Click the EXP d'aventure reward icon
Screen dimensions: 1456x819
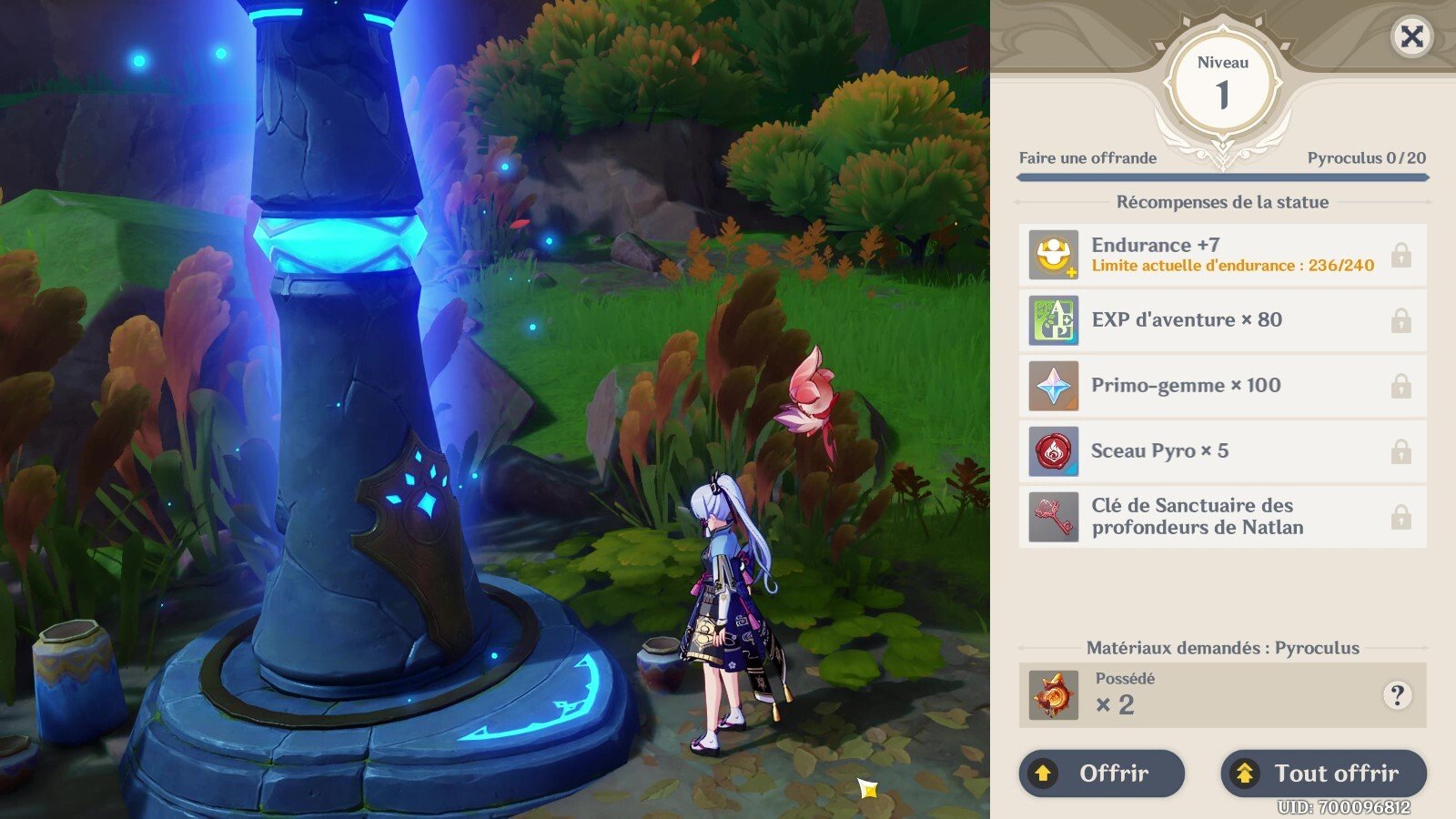pos(1053,320)
